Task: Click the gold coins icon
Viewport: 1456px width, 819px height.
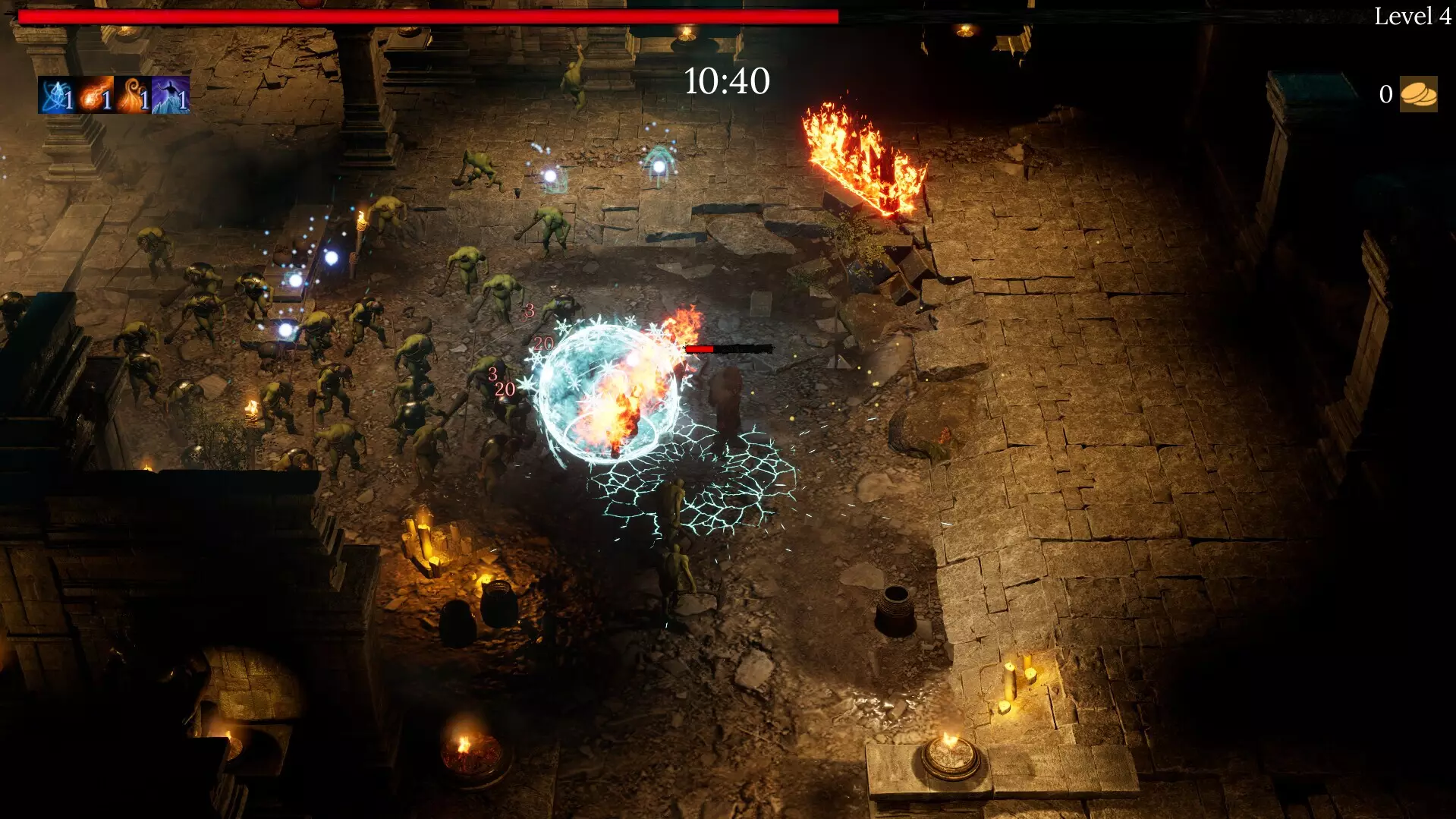Action: [x=1417, y=94]
